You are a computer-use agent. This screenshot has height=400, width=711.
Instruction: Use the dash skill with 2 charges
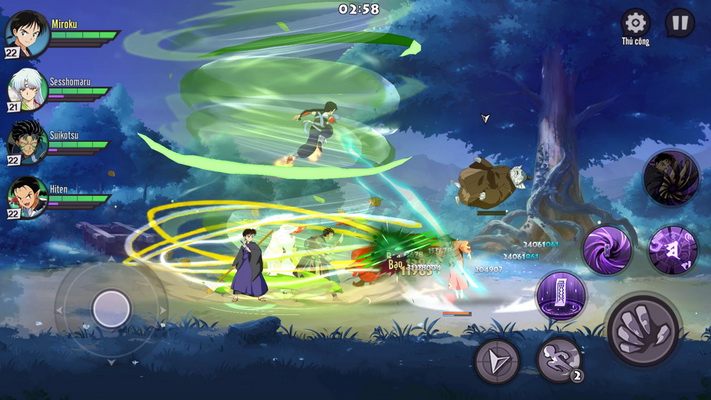tap(559, 360)
